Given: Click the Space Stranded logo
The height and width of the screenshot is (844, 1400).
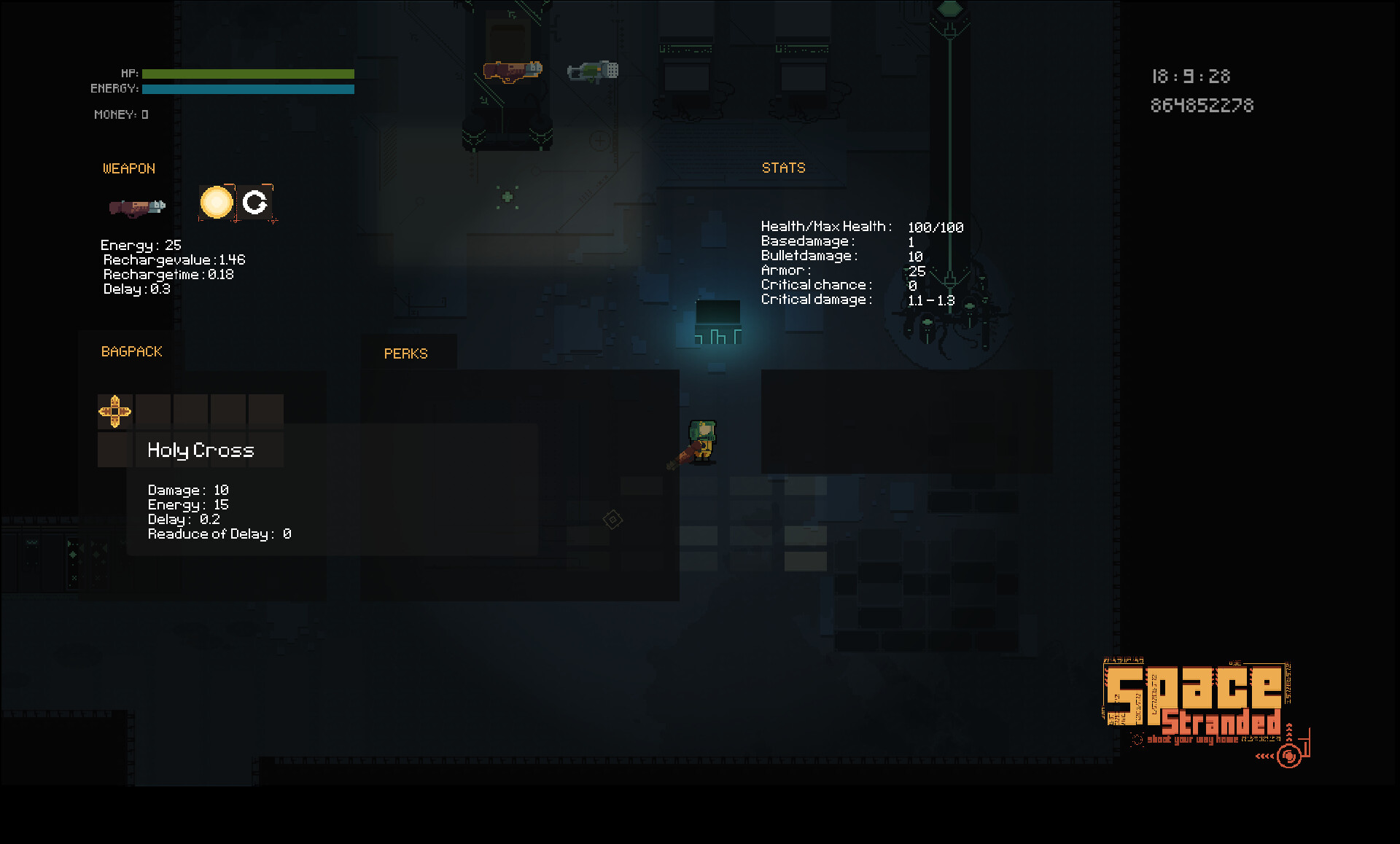Looking at the screenshot, I should pos(1197,700).
